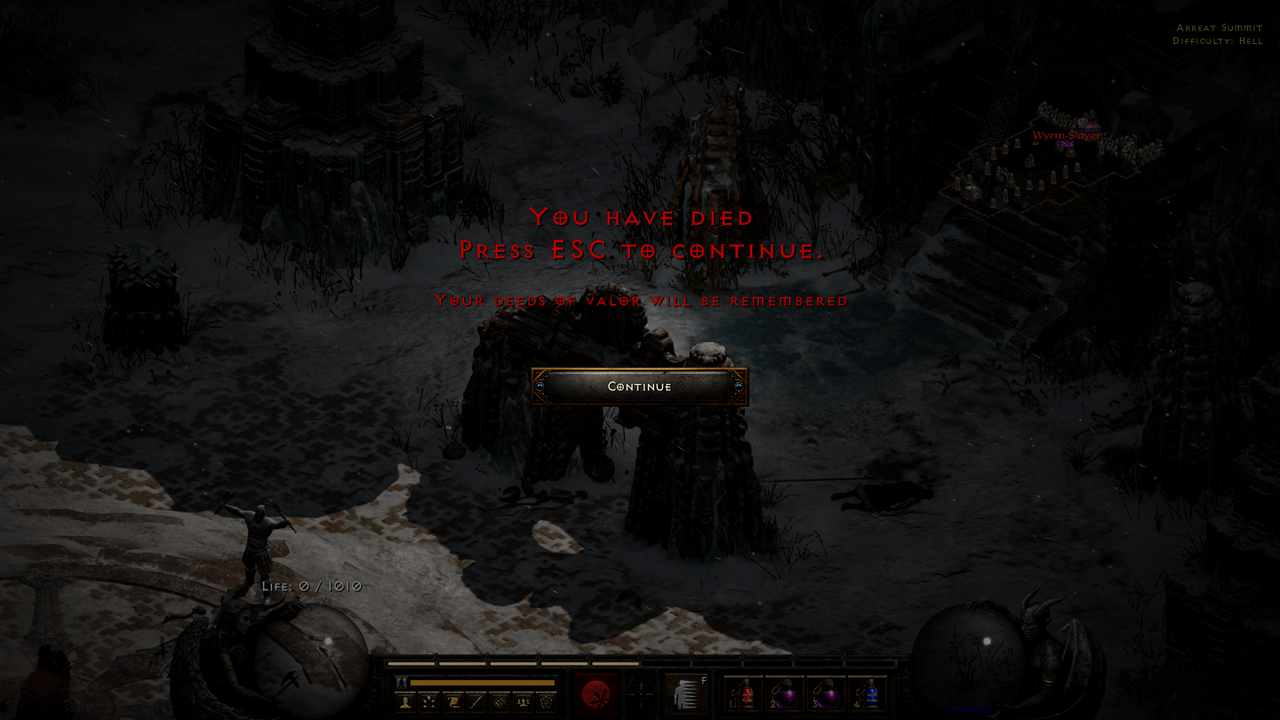Select the blue mana potion in belt slot 4
The height and width of the screenshot is (720, 1280).
coord(871,694)
